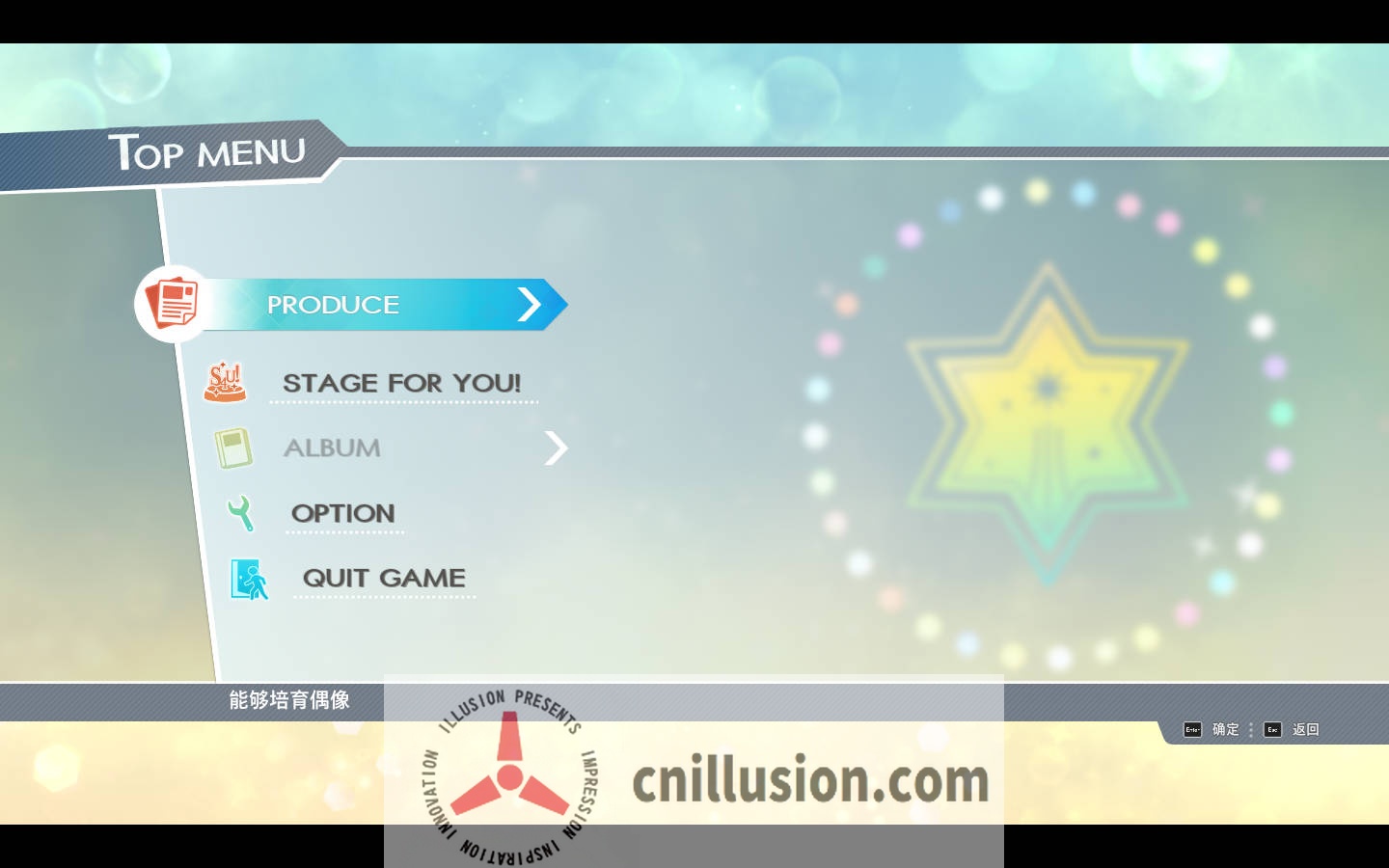Select the orange Produce documents icon
The width and height of the screenshot is (1389, 868).
click(x=173, y=303)
